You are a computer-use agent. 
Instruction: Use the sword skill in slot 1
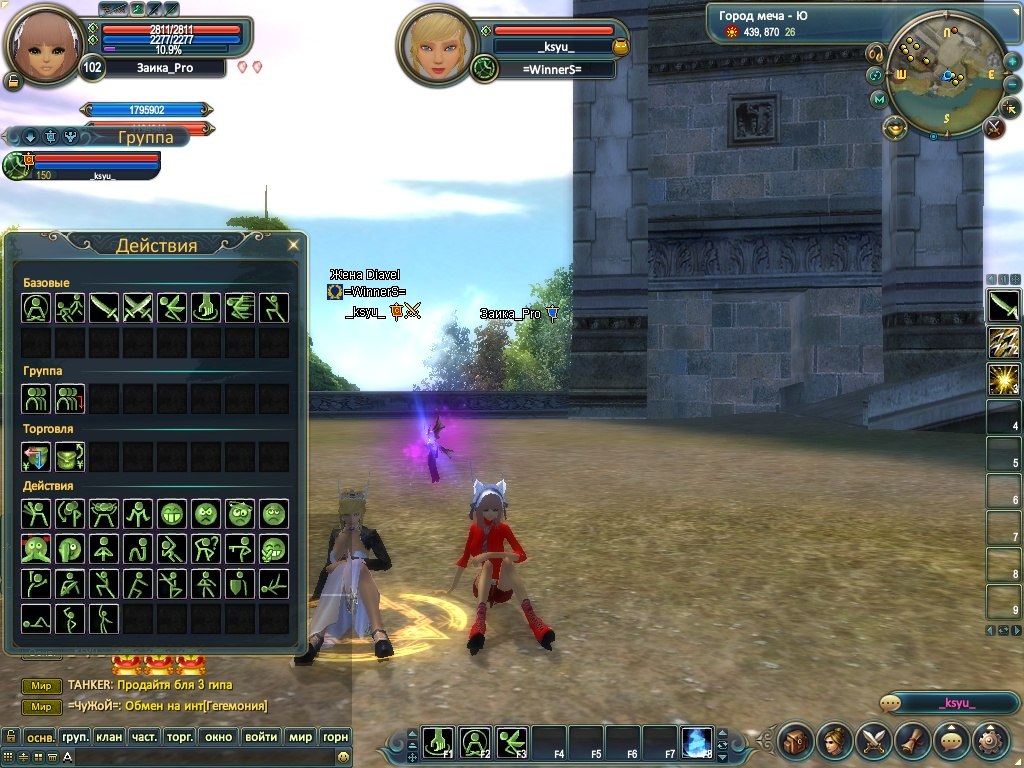(1003, 306)
